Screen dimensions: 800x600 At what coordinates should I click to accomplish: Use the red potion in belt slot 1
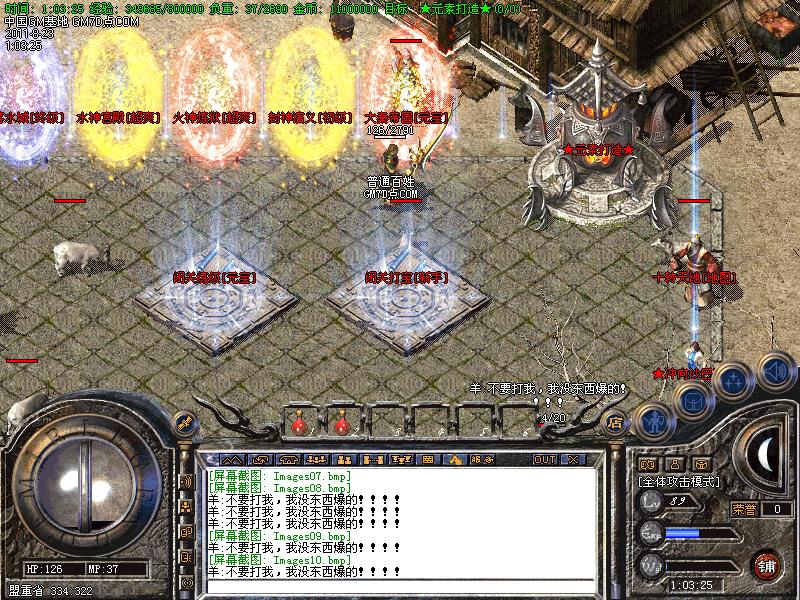coord(298,425)
